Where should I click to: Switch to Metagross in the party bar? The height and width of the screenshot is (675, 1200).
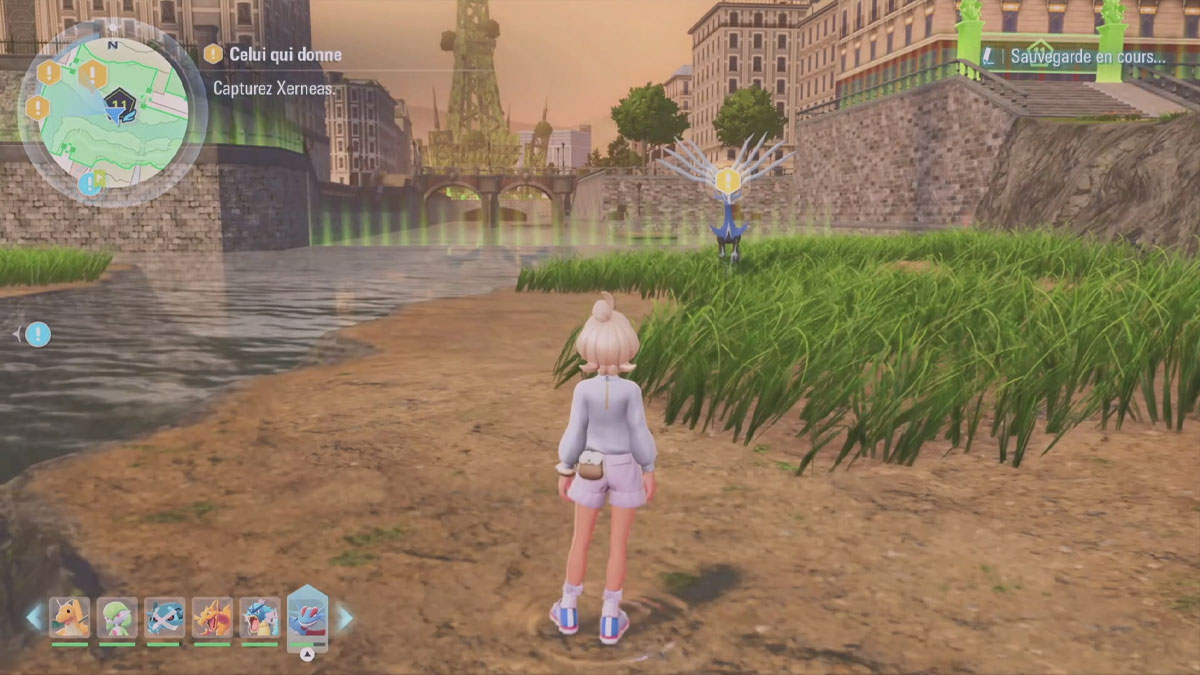pos(164,617)
